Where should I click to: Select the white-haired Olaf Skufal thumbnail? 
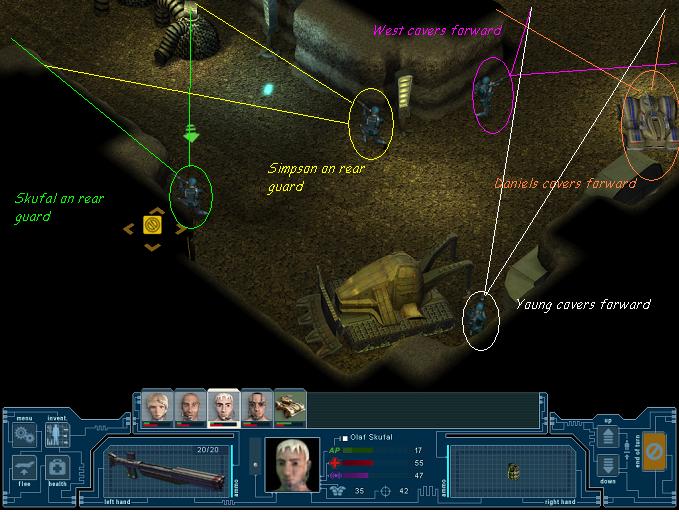222,406
